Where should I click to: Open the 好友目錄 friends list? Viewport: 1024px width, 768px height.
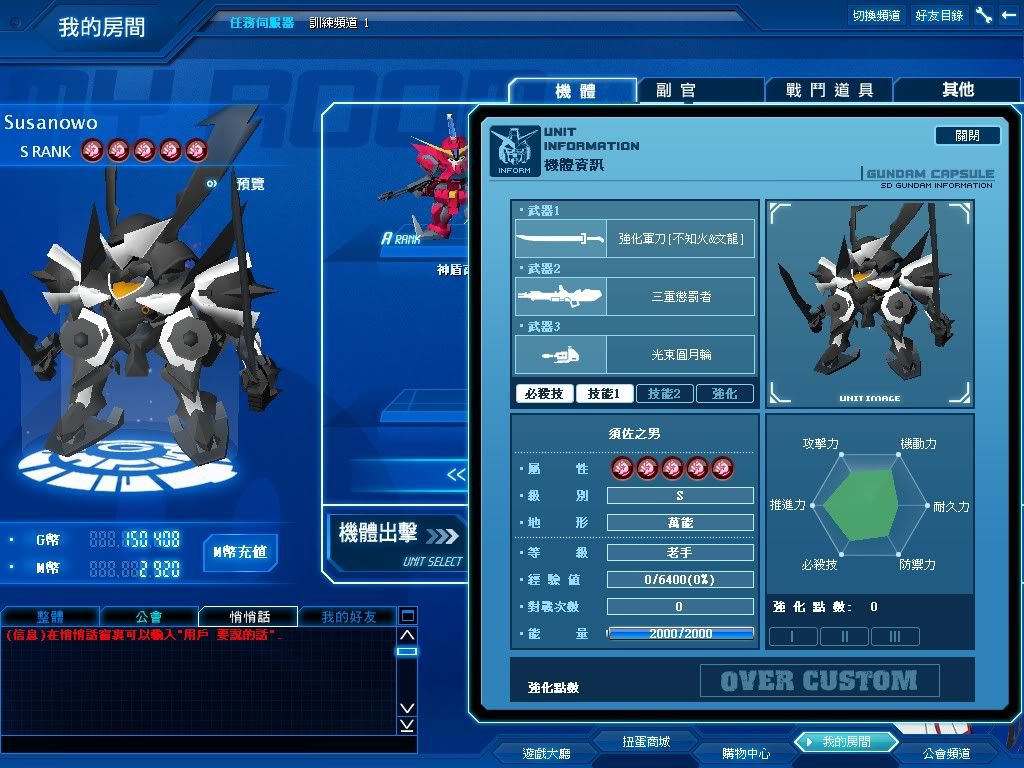(x=939, y=15)
